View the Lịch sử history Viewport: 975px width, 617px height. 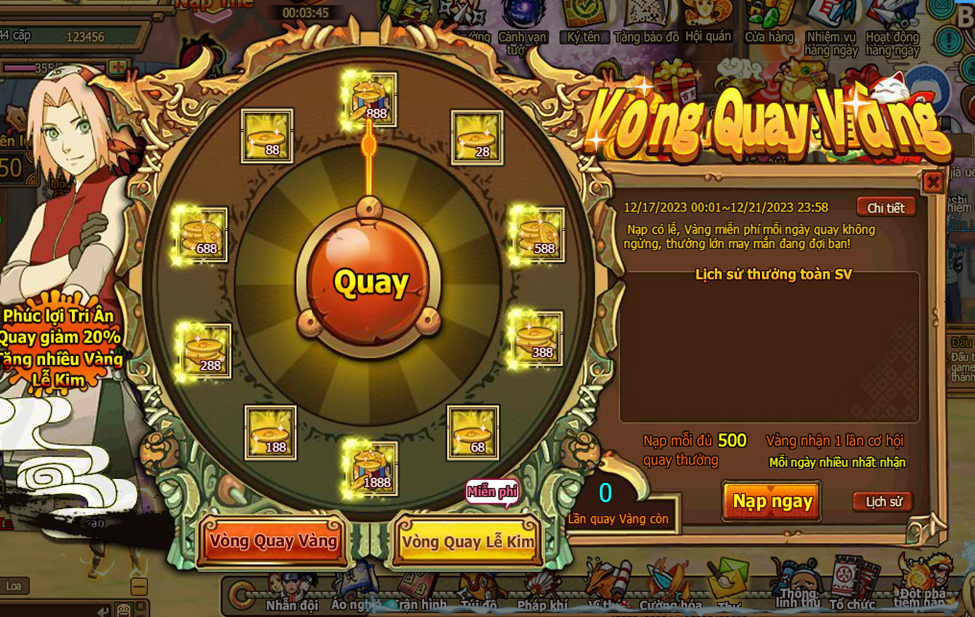[x=883, y=502]
